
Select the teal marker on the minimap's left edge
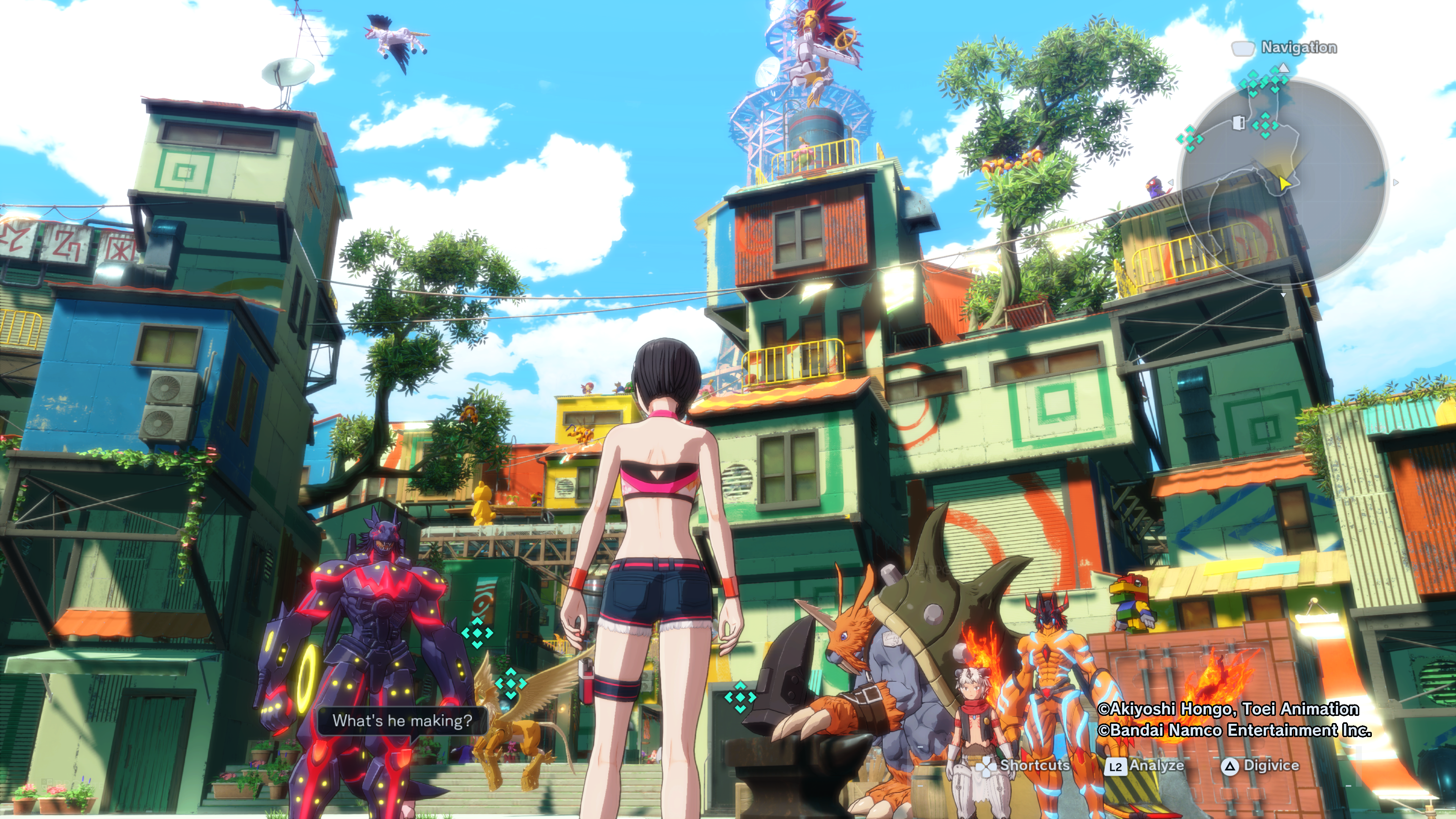[1189, 138]
